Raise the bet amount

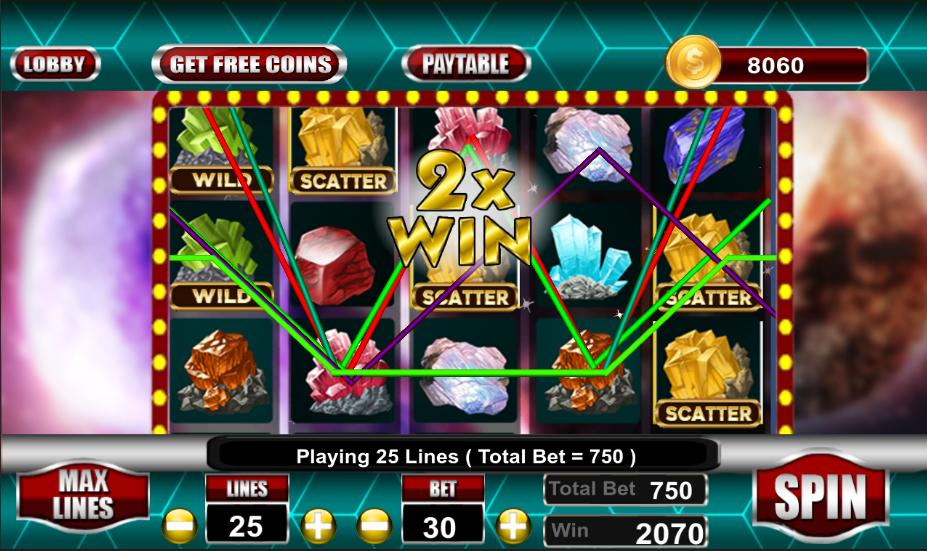pos(513,524)
